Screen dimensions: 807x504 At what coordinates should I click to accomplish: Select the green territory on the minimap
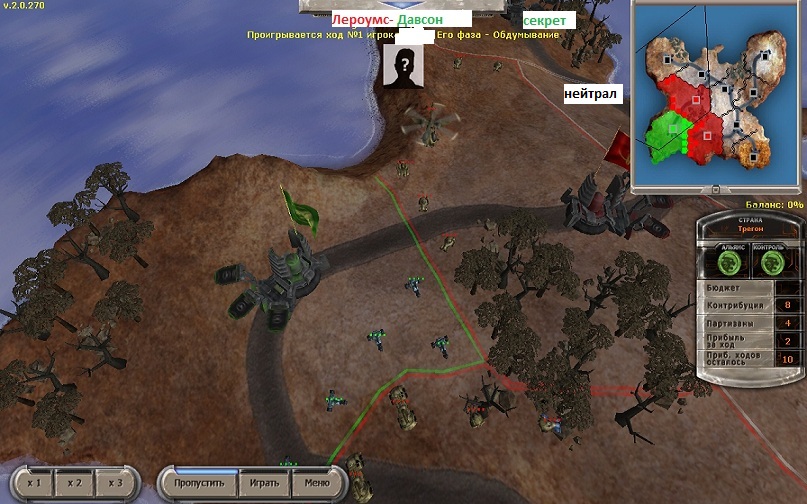[666, 136]
